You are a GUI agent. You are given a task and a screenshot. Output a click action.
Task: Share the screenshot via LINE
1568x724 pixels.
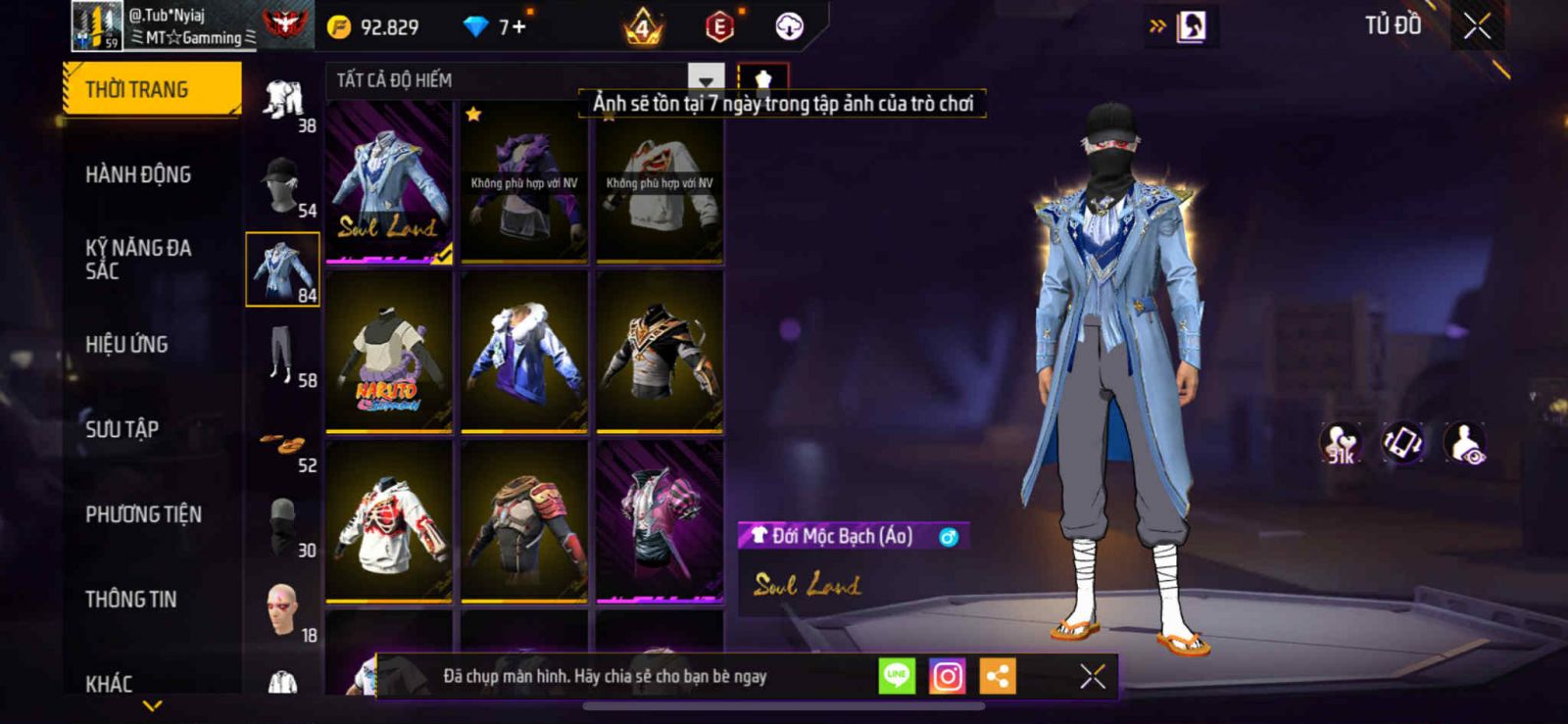(x=897, y=676)
